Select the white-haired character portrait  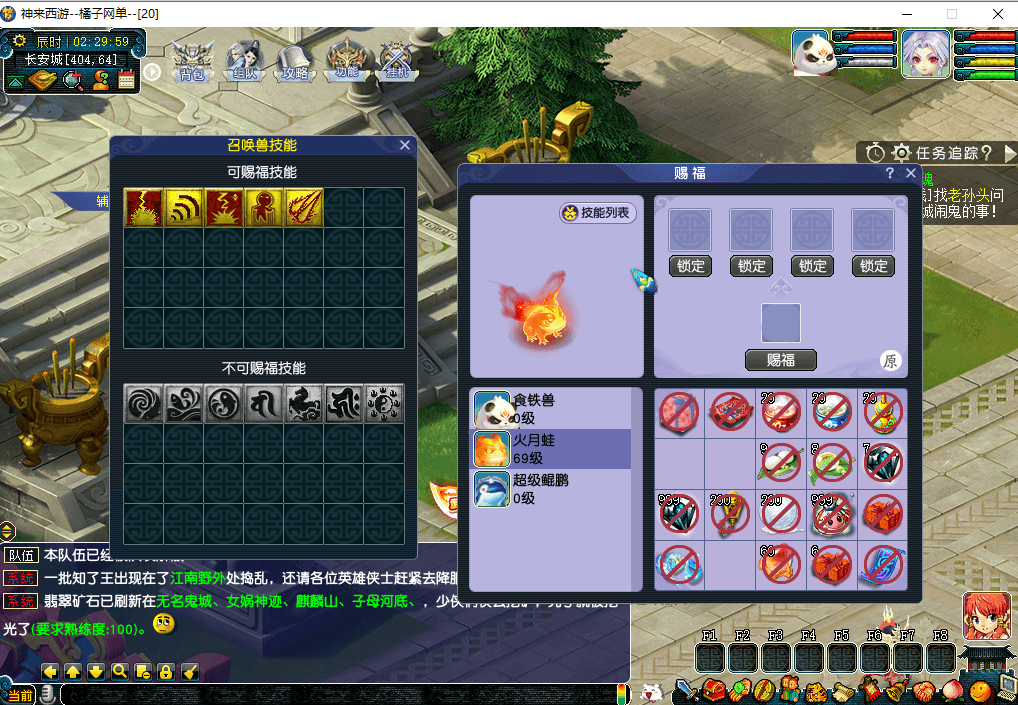(x=926, y=52)
